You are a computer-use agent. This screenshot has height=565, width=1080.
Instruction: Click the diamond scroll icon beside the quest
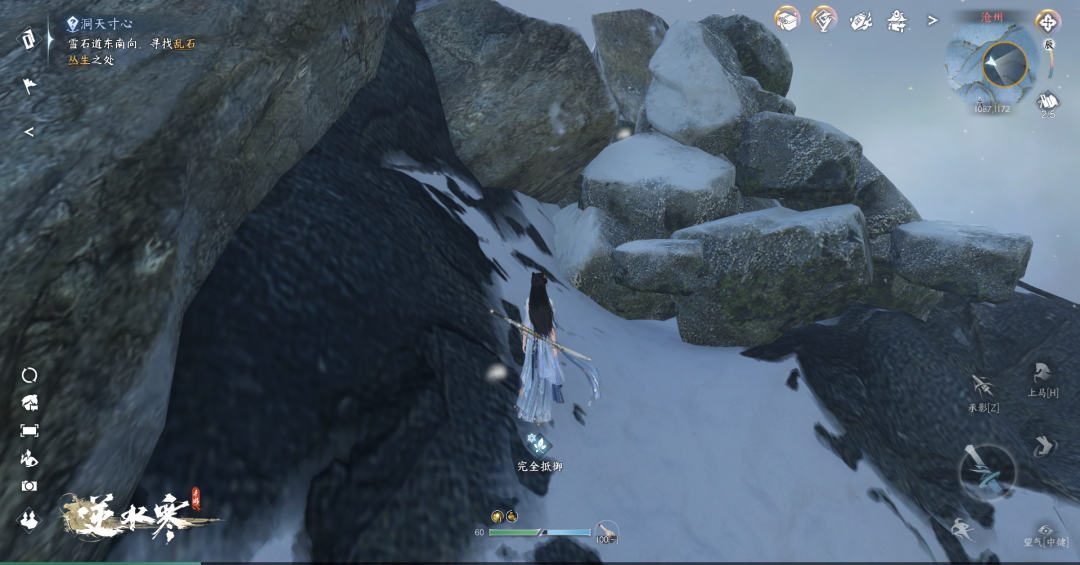tap(27, 38)
